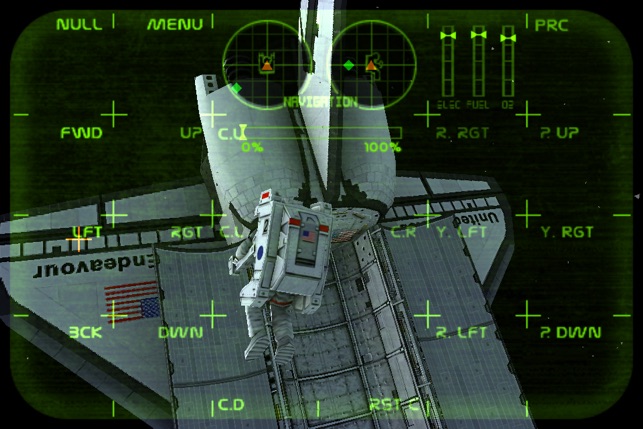This screenshot has height=429, width=643.
Task: Tilt camera down with C.D
Action: [x=231, y=405]
